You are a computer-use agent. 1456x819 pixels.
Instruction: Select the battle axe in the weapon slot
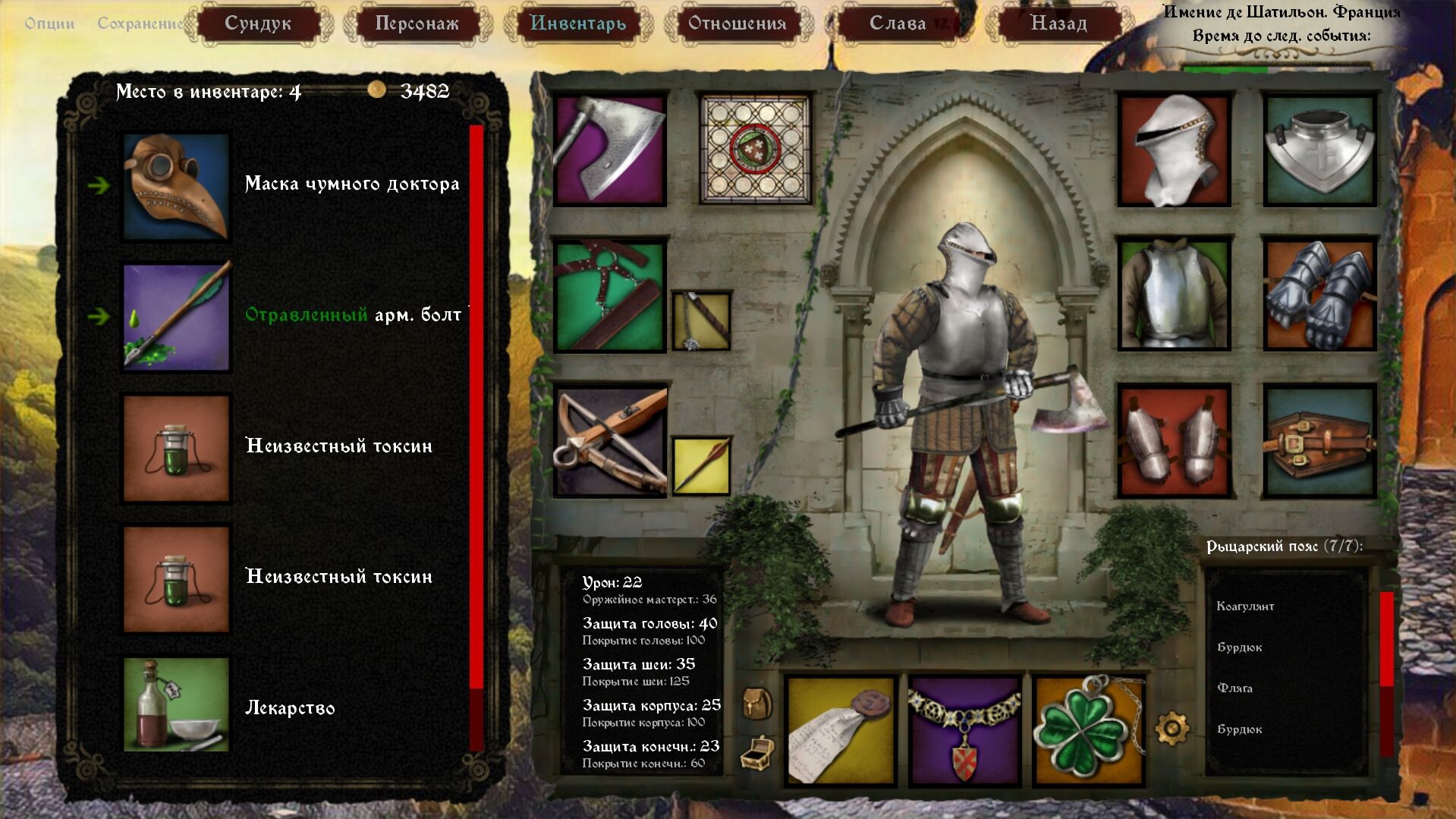point(609,149)
